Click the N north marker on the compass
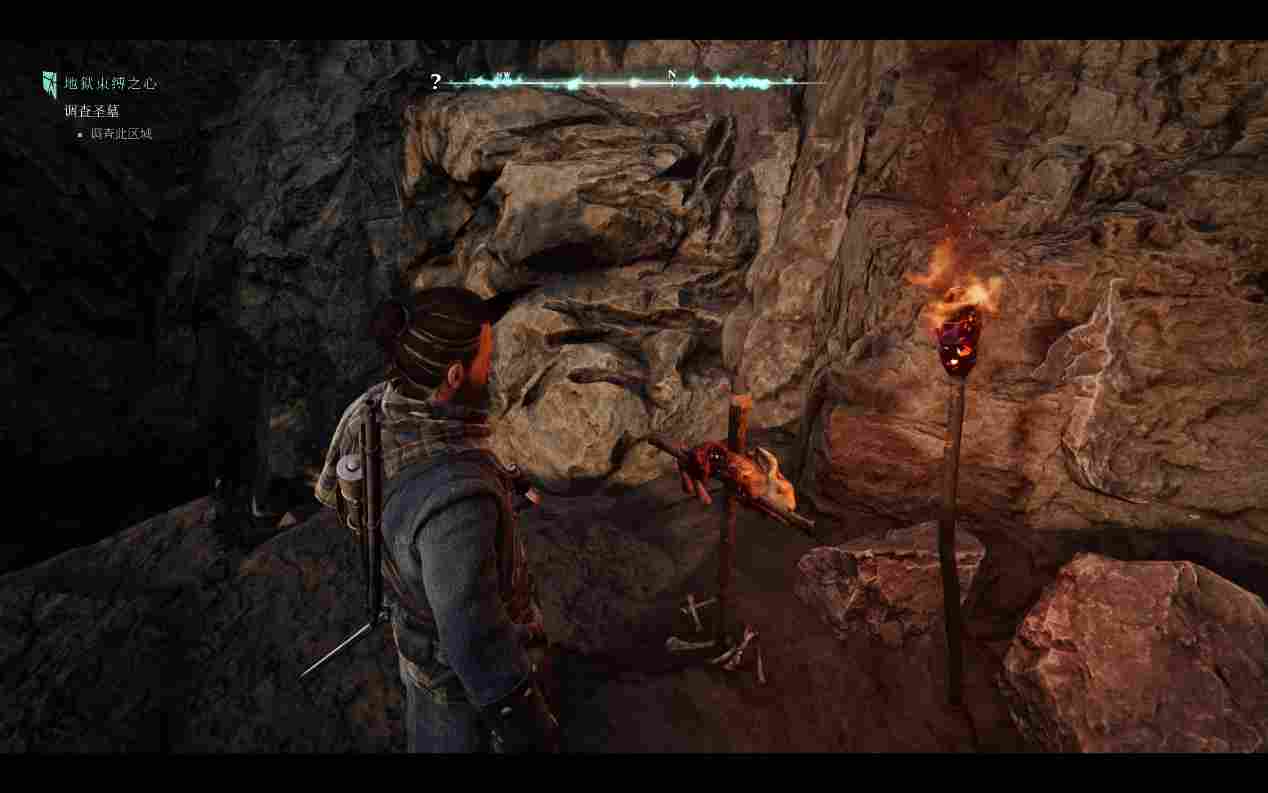Viewport: 1268px width, 793px height. coord(672,75)
